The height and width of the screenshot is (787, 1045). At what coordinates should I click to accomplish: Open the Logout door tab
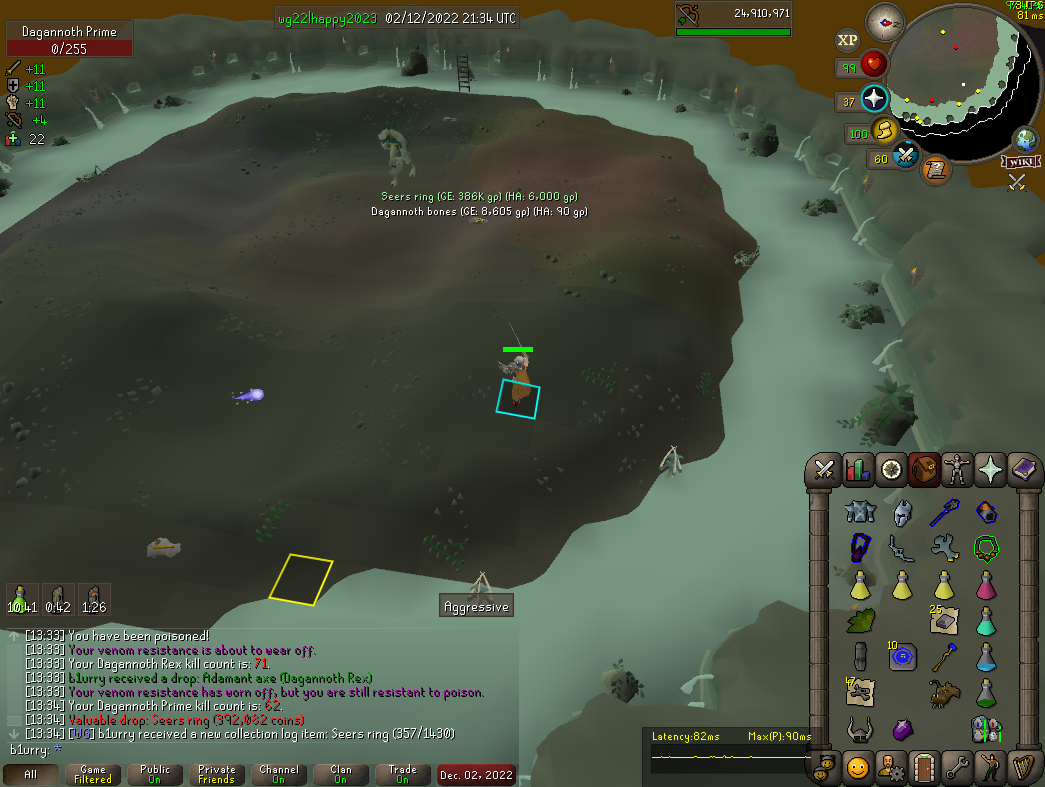(924, 767)
